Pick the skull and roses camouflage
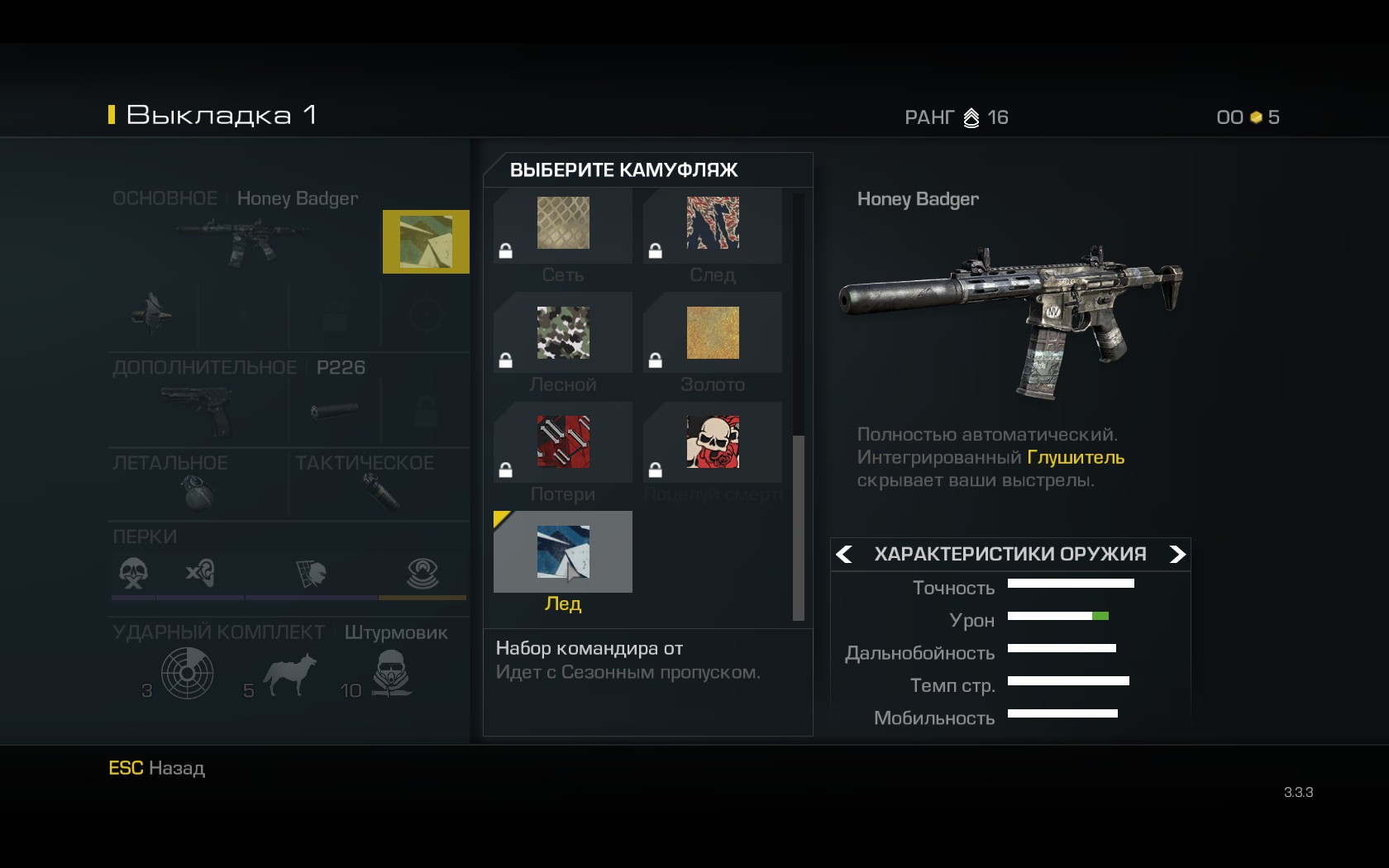This screenshot has height=868, width=1389. [x=713, y=442]
